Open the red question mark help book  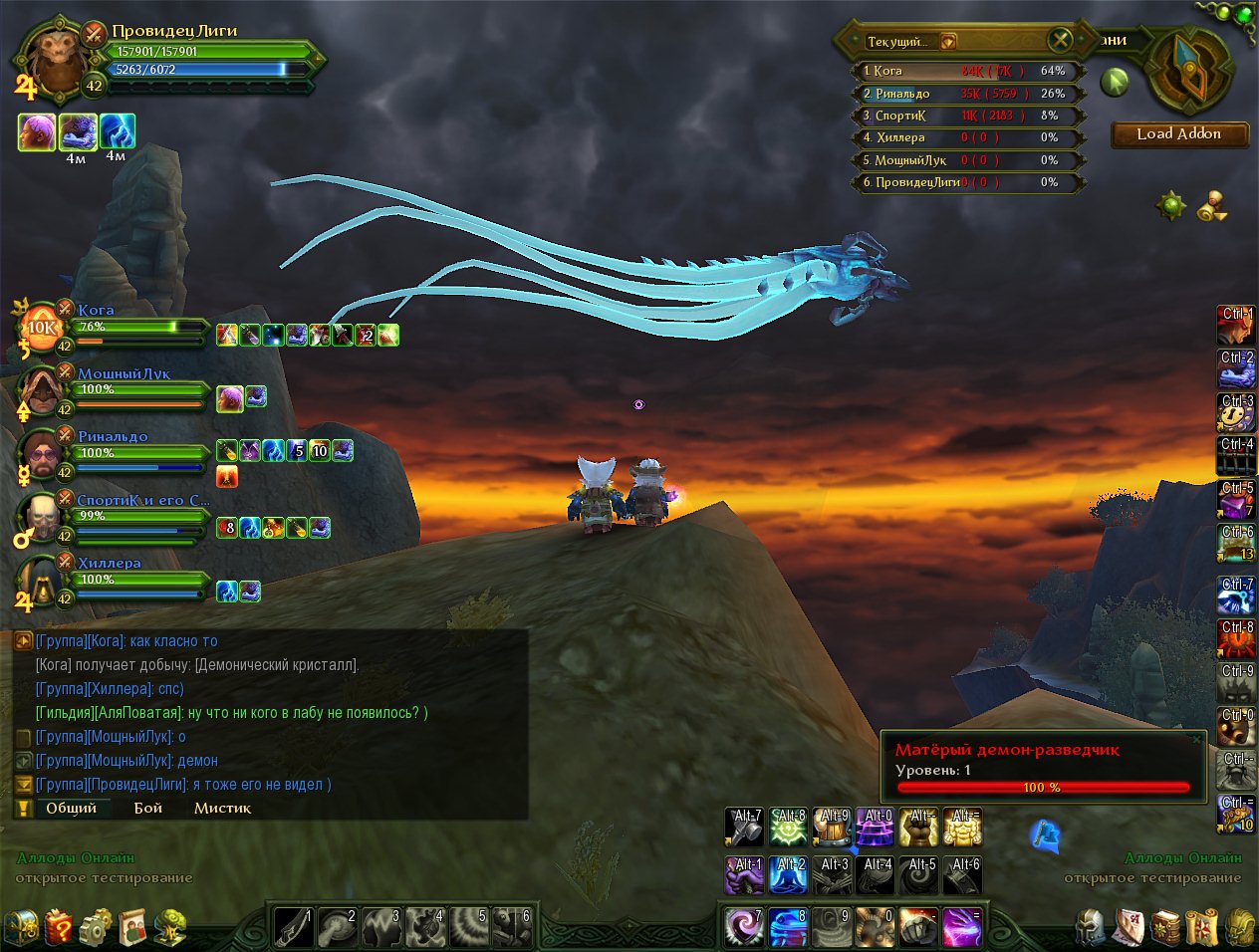(60, 927)
